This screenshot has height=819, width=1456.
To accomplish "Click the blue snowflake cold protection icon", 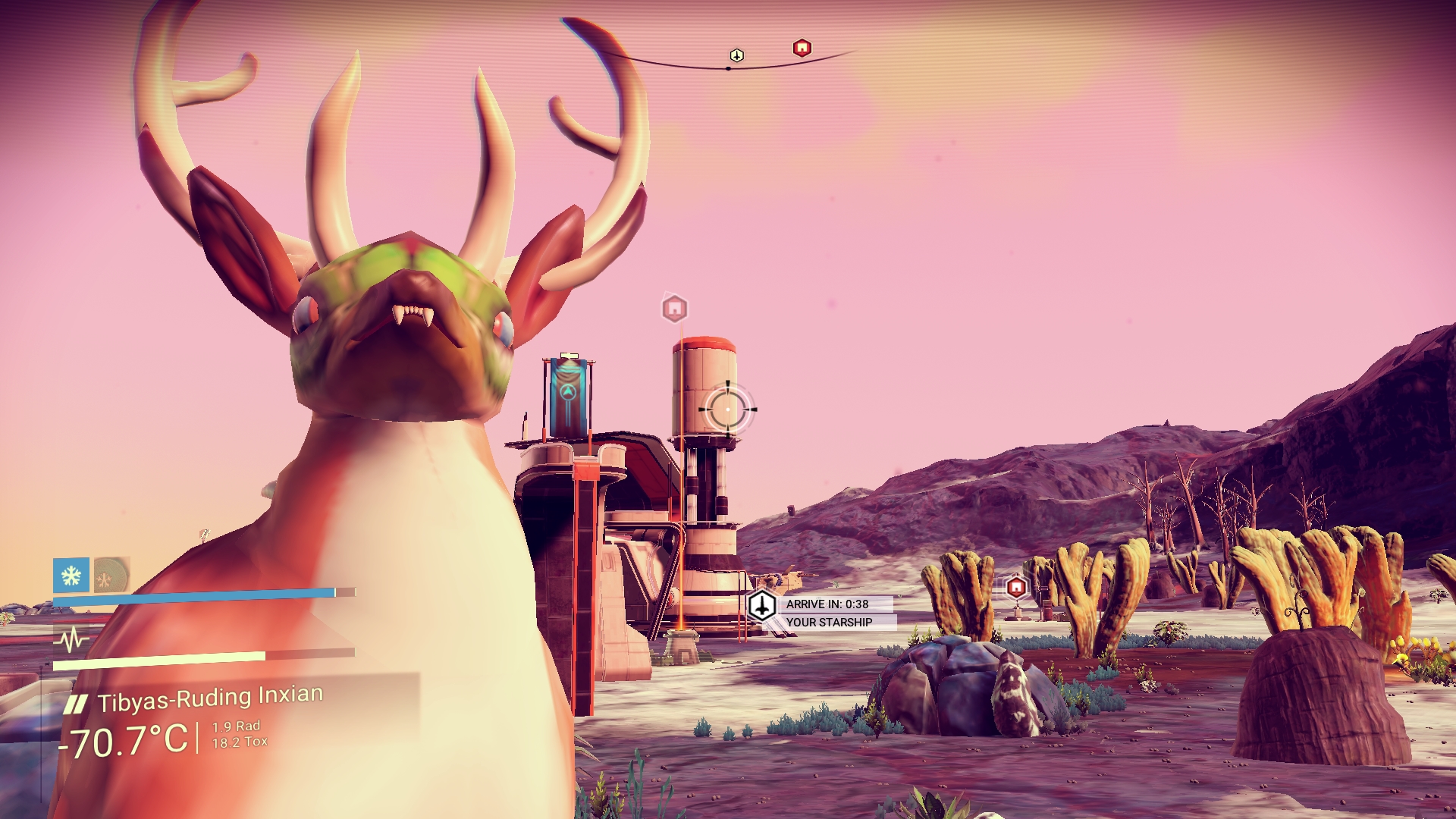I will pos(71,576).
